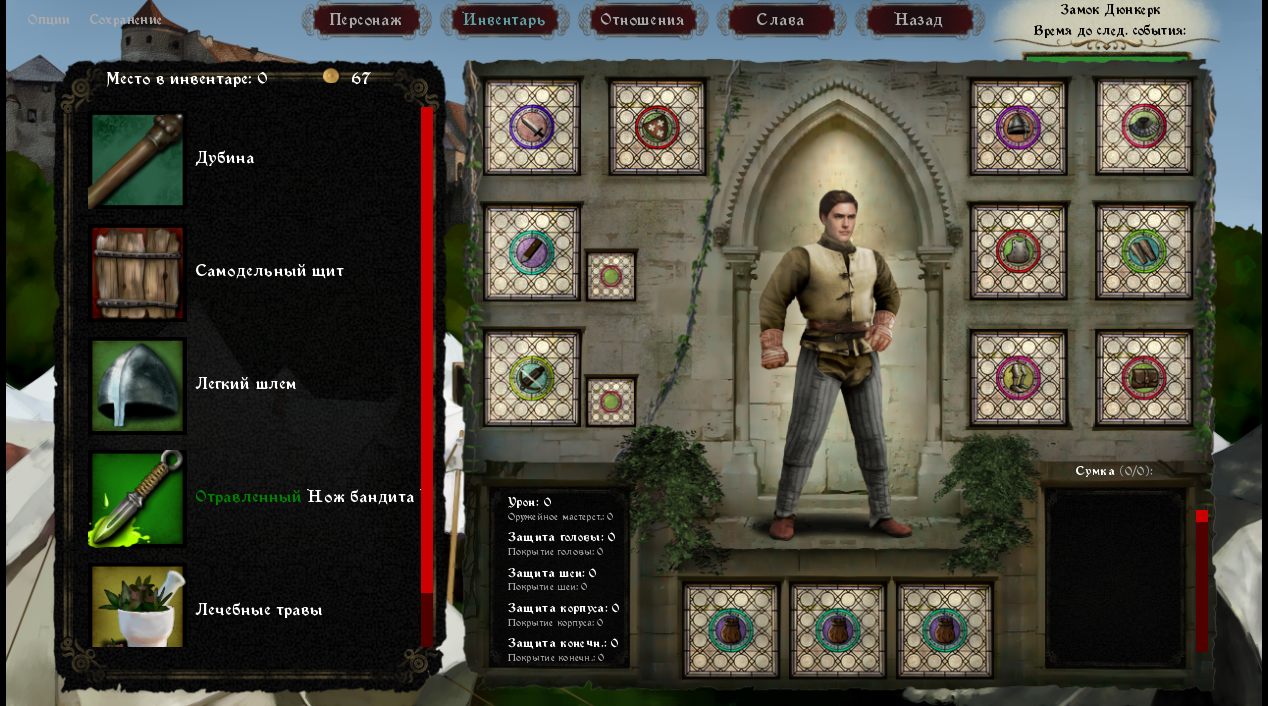Viewport: 1268px width, 706px height.
Task: Go back with the Назад button
Action: [918, 20]
